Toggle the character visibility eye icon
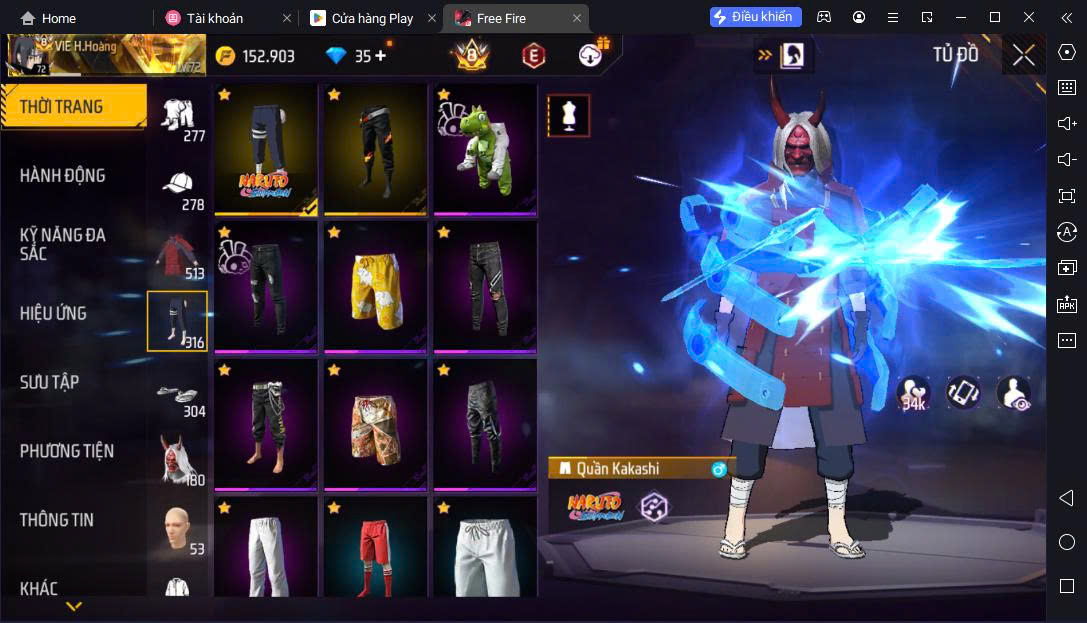The image size is (1087, 623). [x=1013, y=393]
